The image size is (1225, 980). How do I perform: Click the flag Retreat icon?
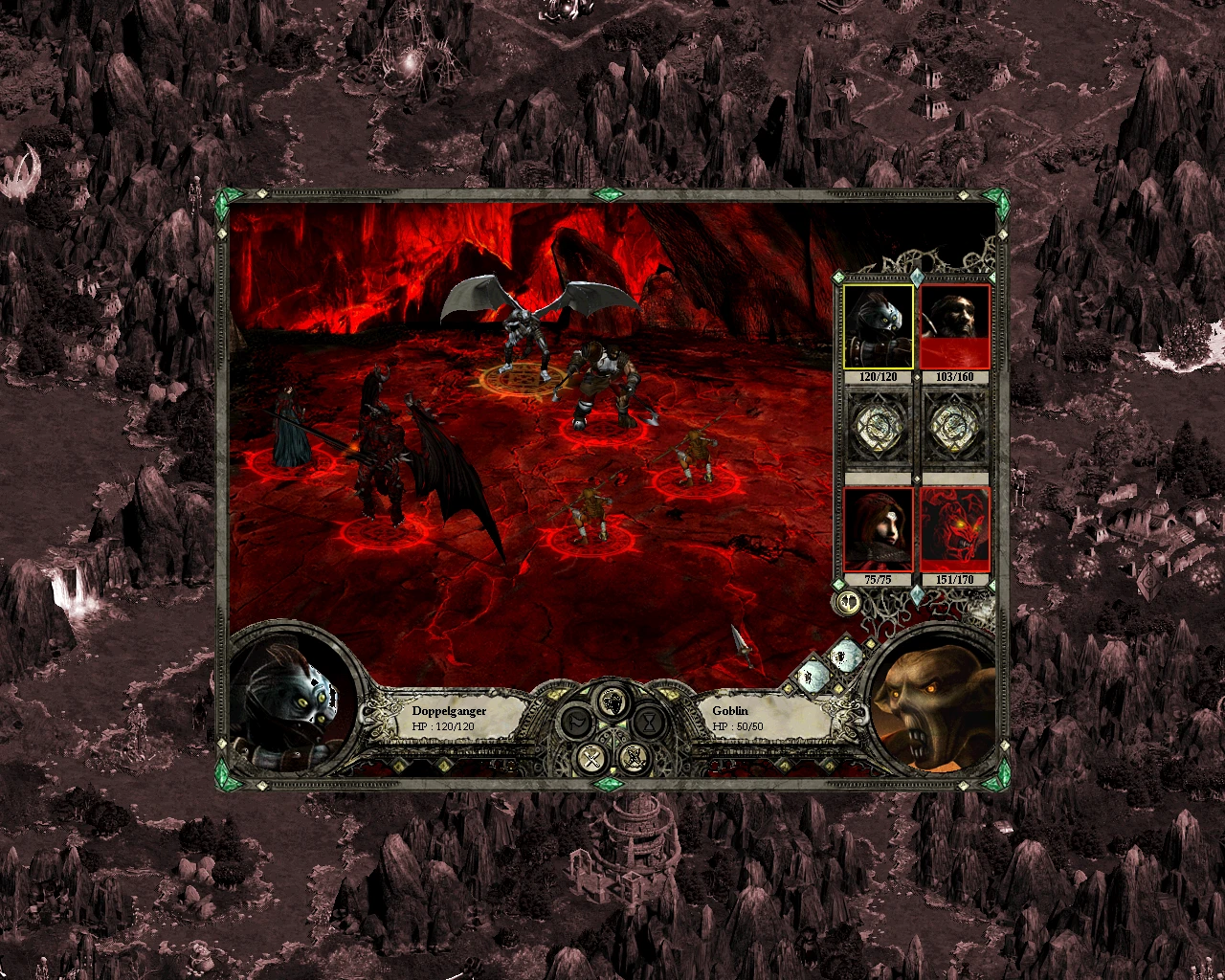578,723
